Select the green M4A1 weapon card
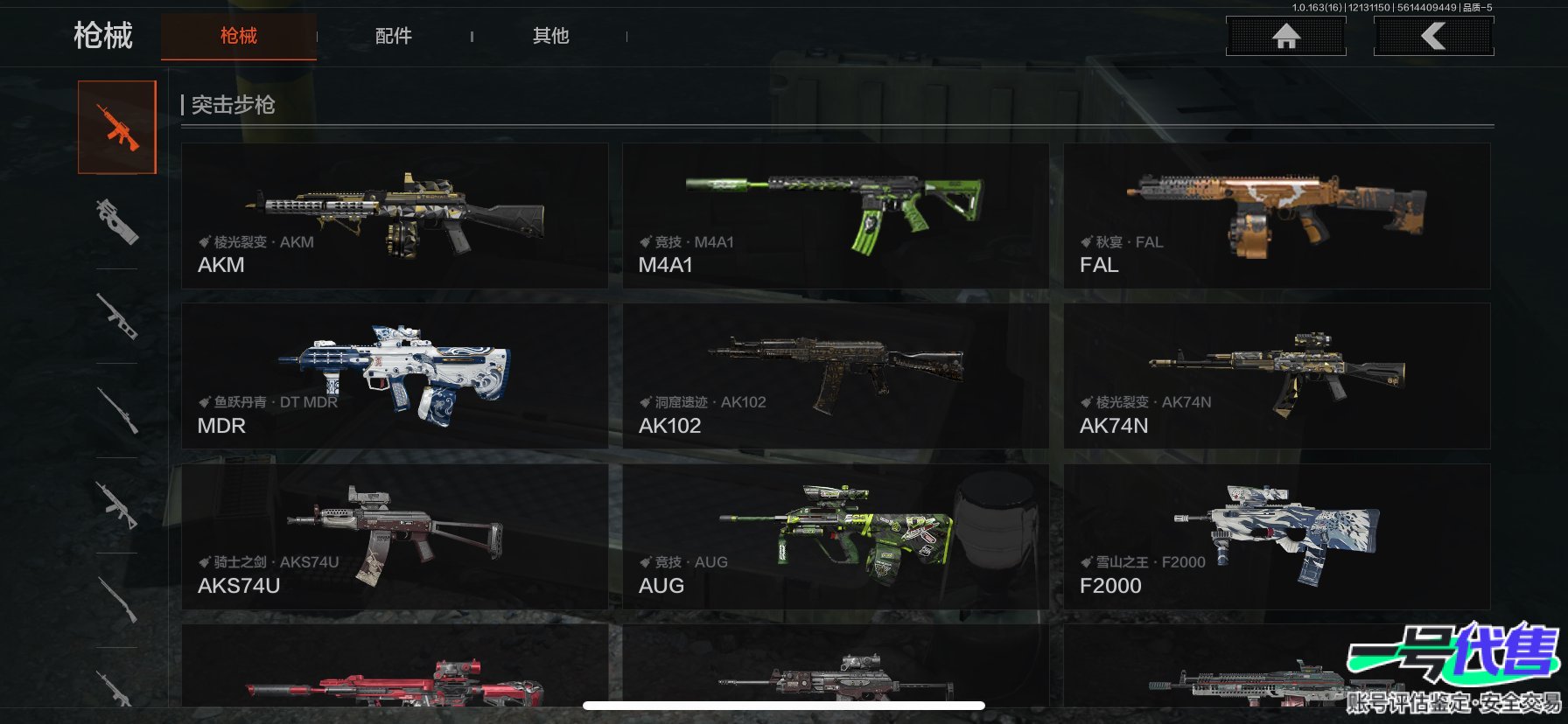The height and width of the screenshot is (724, 1568). [835, 216]
